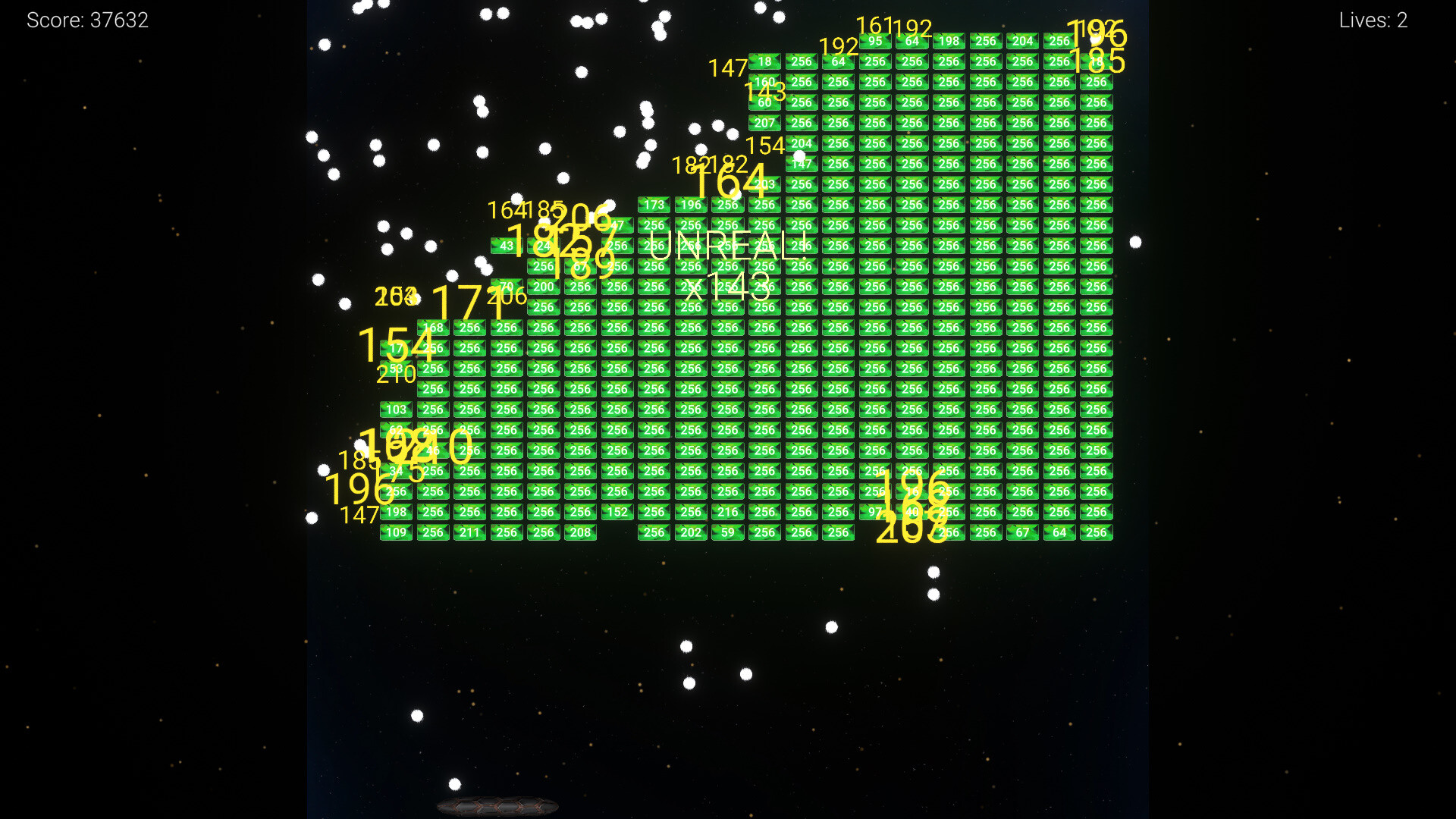Viewport: 1456px width, 819px height.
Task: Select the brick labeled 211 in the bottom row
Action: coord(469,532)
